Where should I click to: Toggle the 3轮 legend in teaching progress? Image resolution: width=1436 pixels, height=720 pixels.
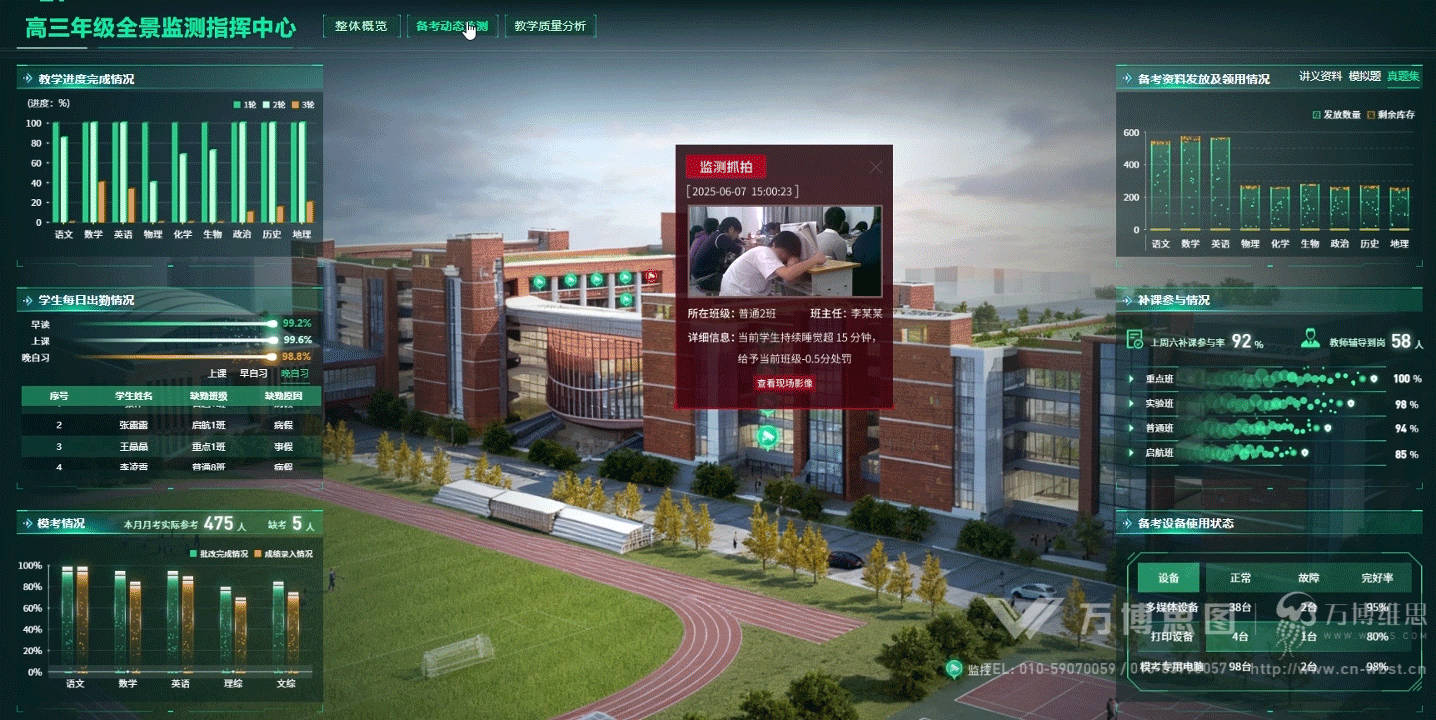pos(301,105)
